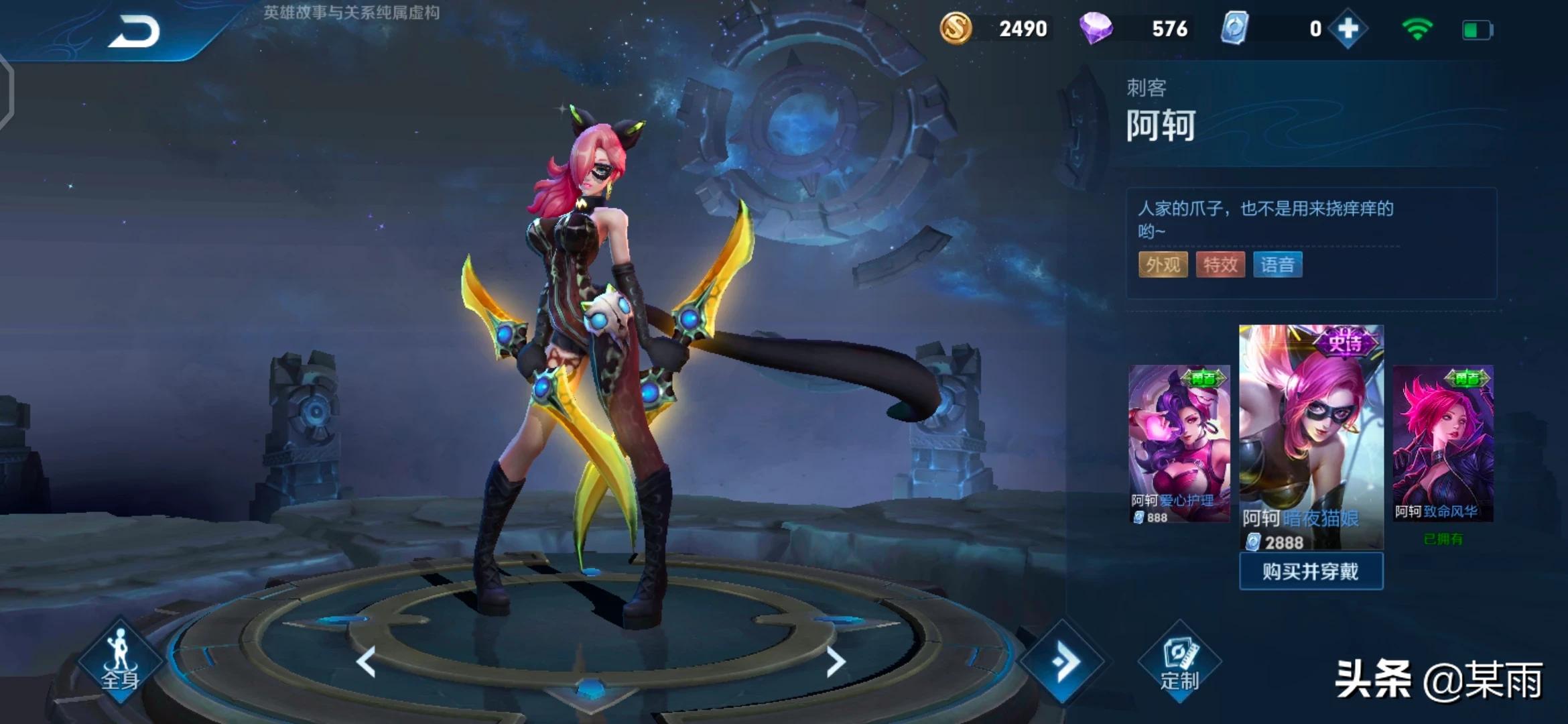
Task: Click the 语音 voice tag
Action: pyautogui.click(x=1277, y=265)
